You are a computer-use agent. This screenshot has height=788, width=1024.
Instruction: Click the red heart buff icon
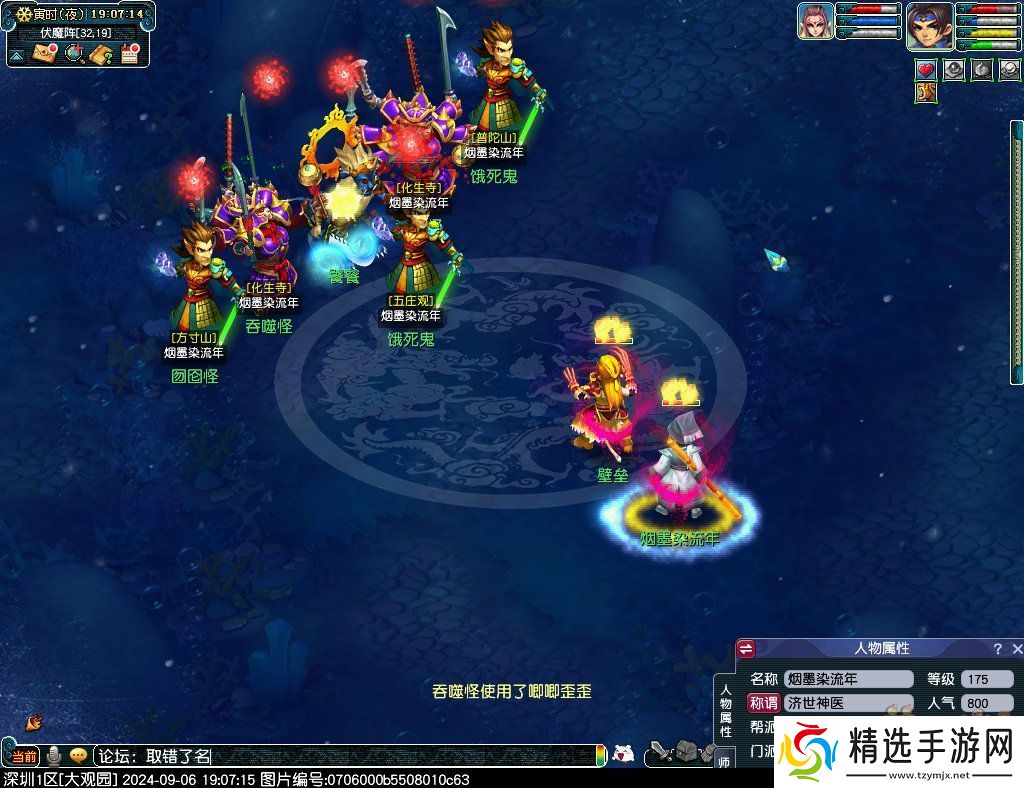pos(926,70)
